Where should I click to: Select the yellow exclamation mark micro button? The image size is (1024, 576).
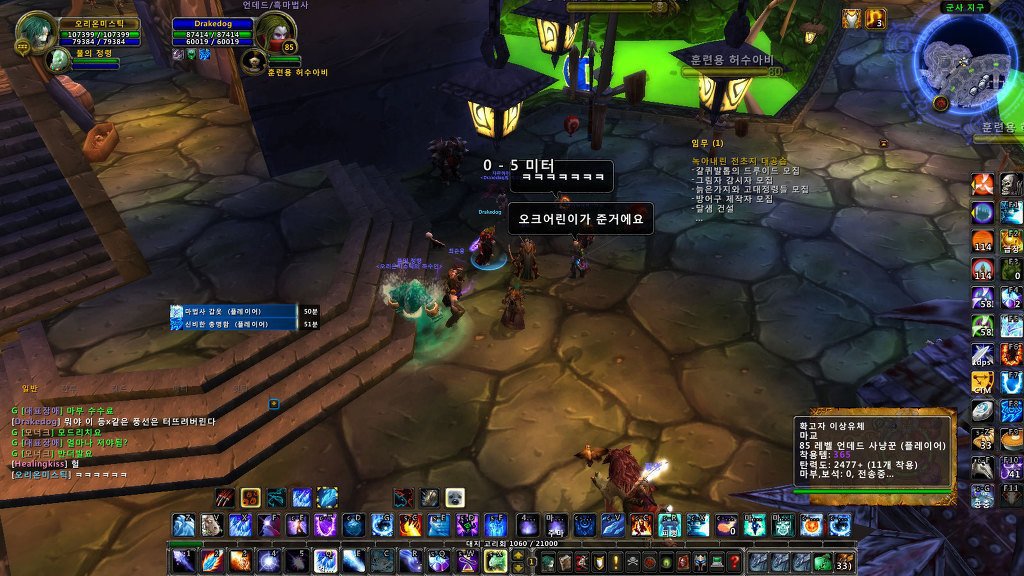tap(616, 562)
